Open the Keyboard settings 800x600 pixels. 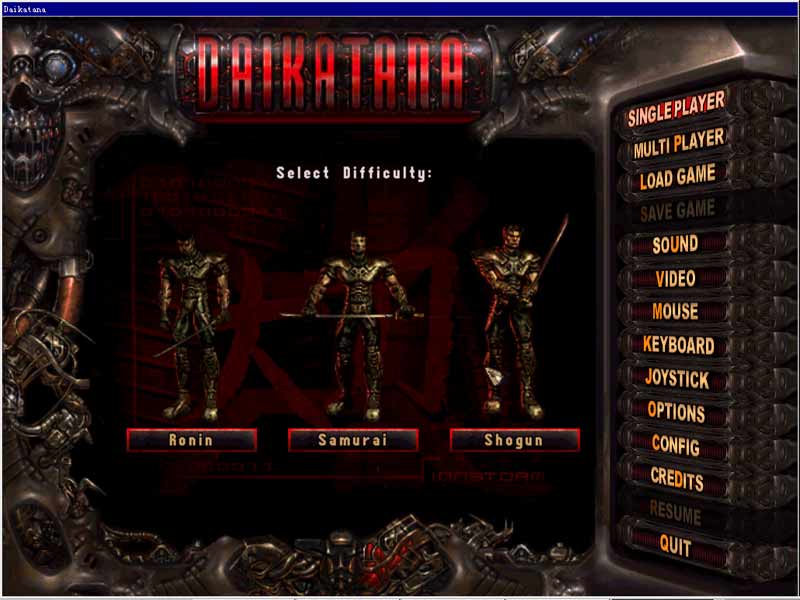(x=678, y=346)
